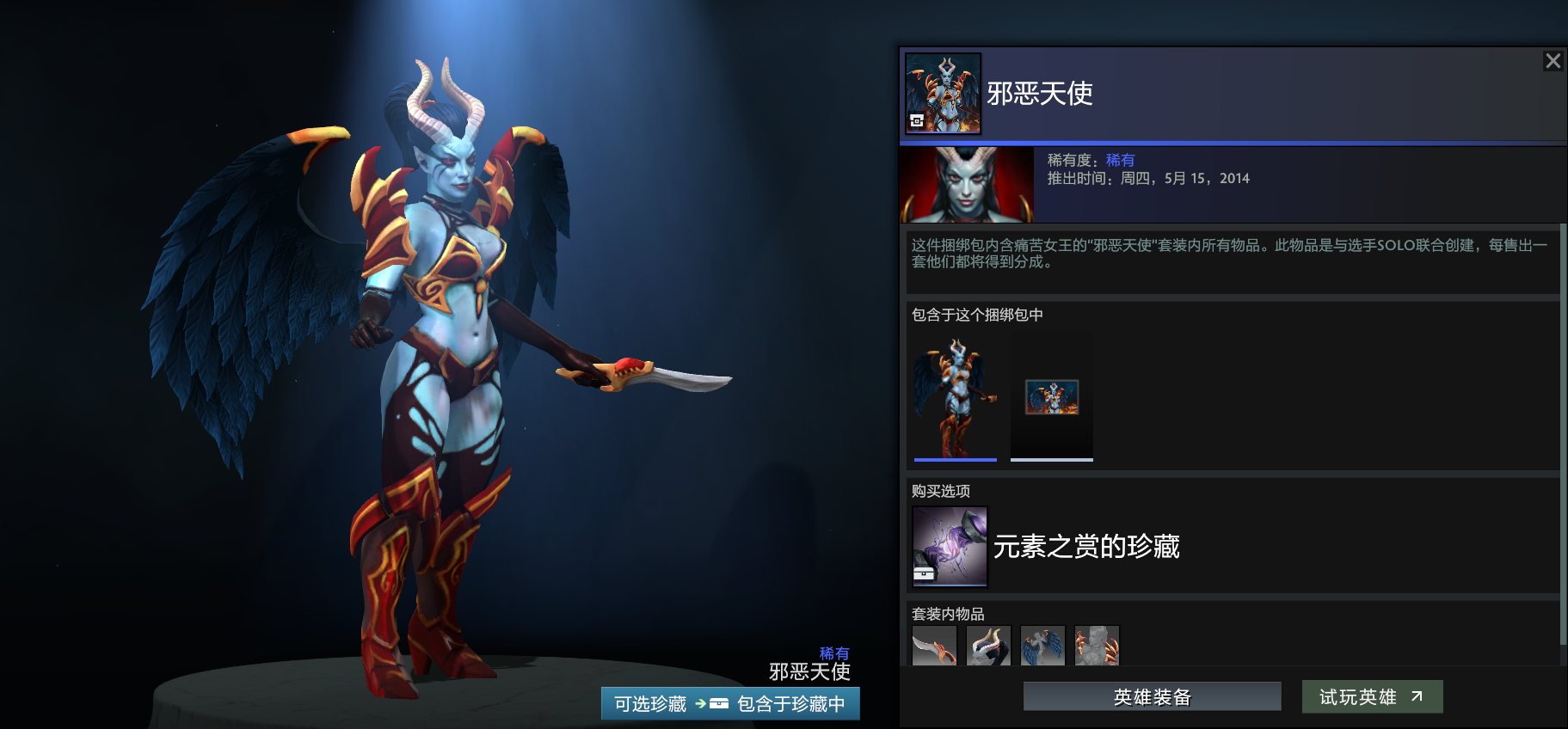Click the bundle thumbnail beside the title
The height and width of the screenshot is (729, 1568).
click(x=943, y=95)
